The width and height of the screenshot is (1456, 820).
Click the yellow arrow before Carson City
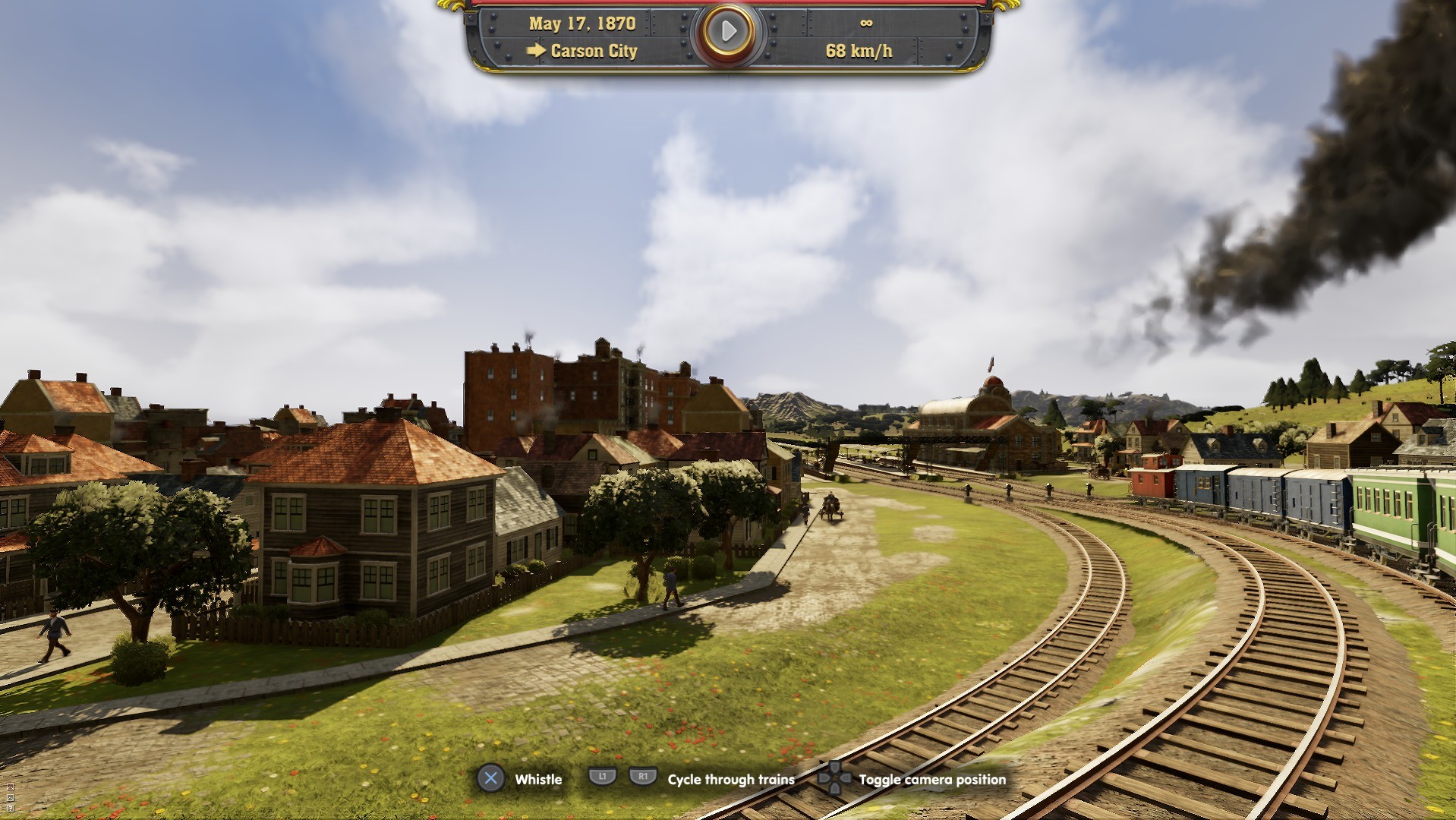pos(537,52)
